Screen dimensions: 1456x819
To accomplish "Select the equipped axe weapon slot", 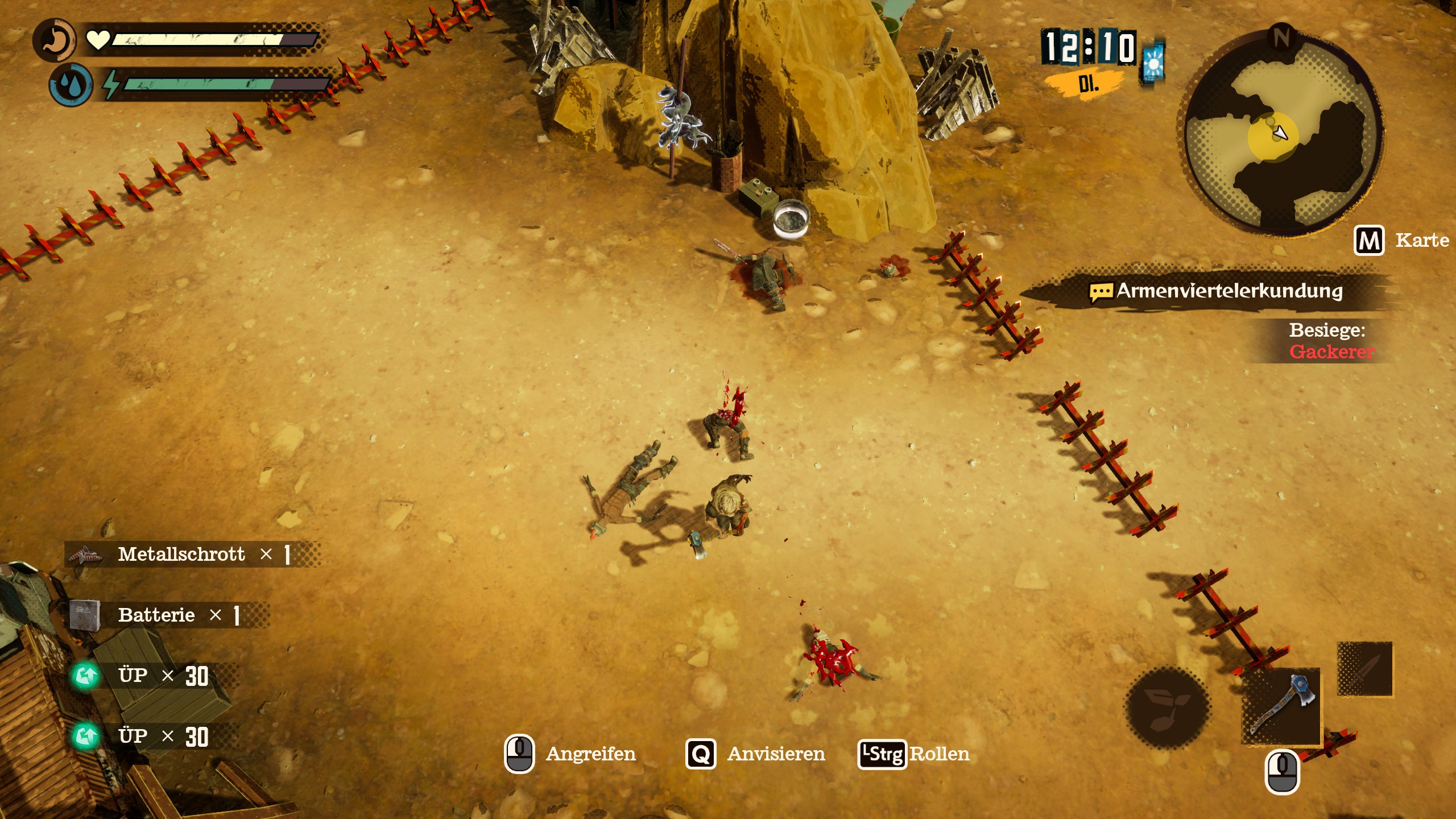I will pos(1281,706).
